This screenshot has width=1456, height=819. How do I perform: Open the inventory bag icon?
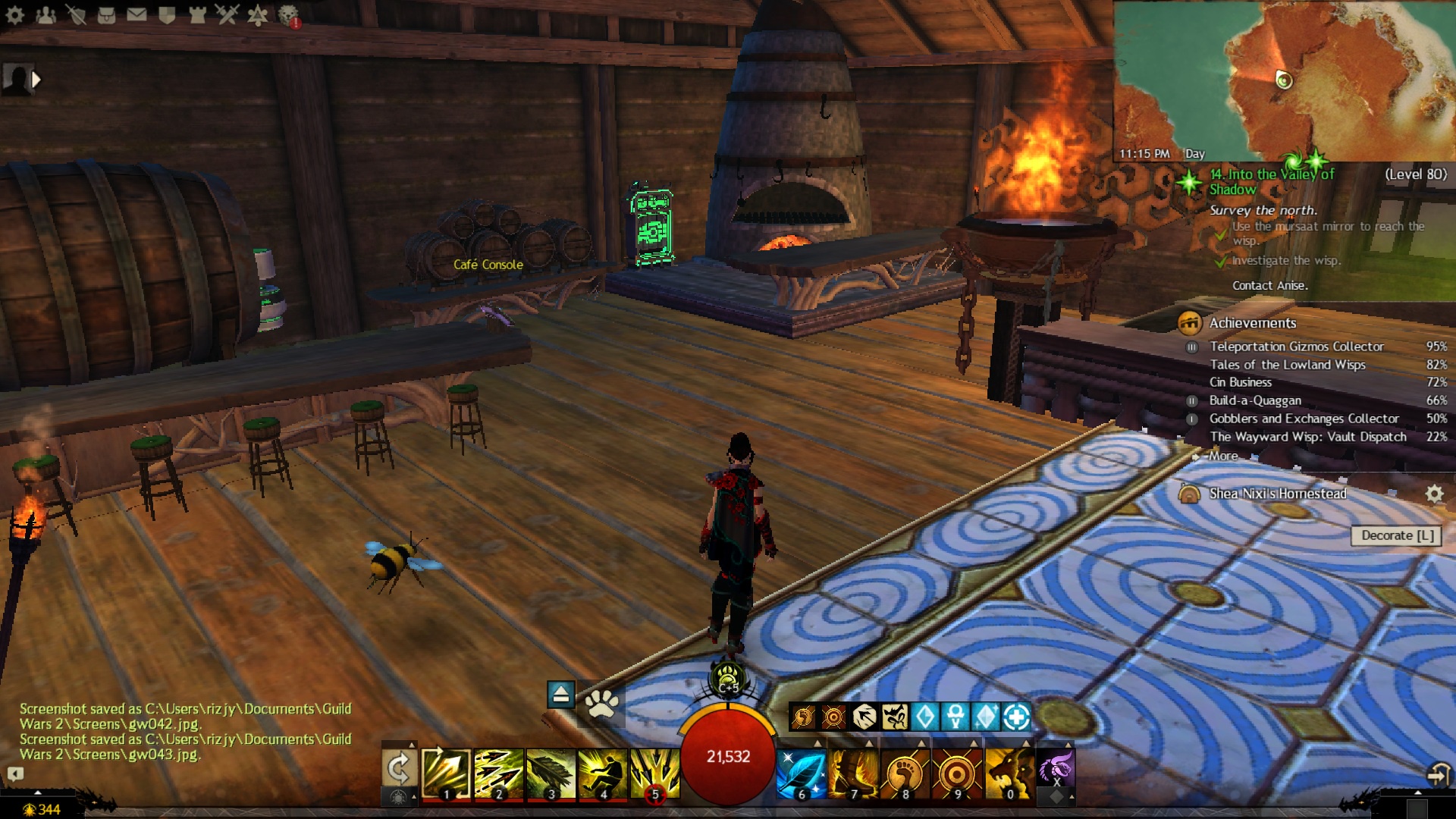pyautogui.click(x=106, y=14)
